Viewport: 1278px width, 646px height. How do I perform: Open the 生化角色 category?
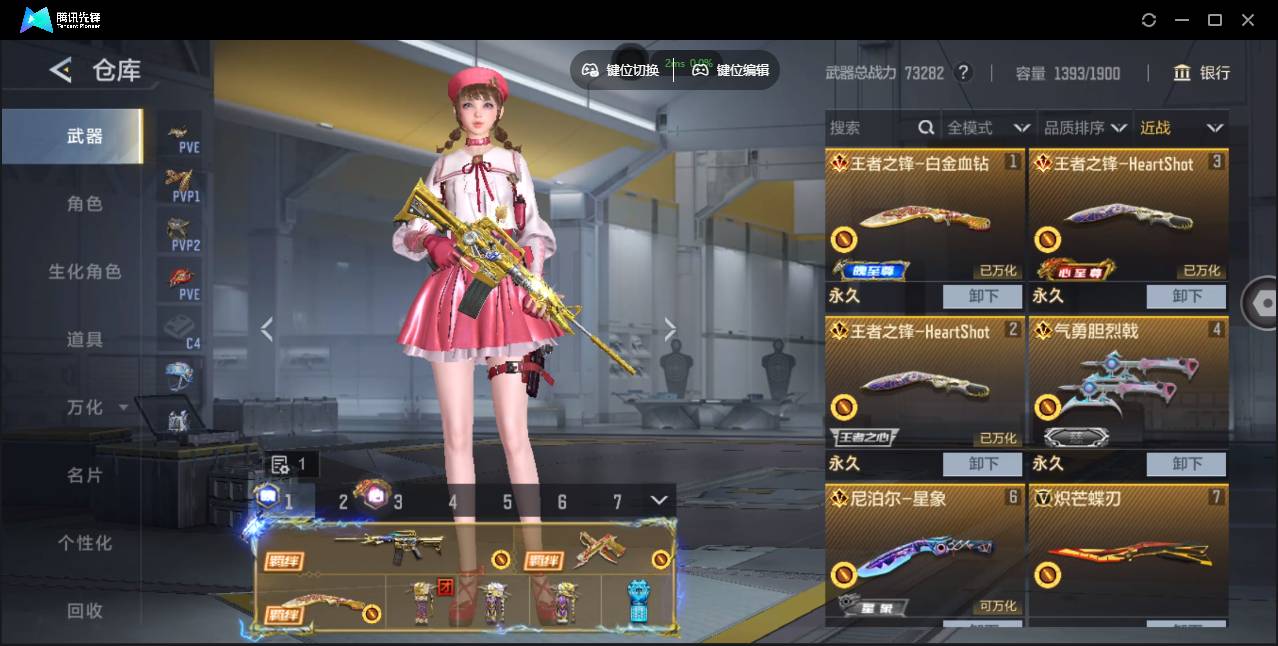pos(85,272)
